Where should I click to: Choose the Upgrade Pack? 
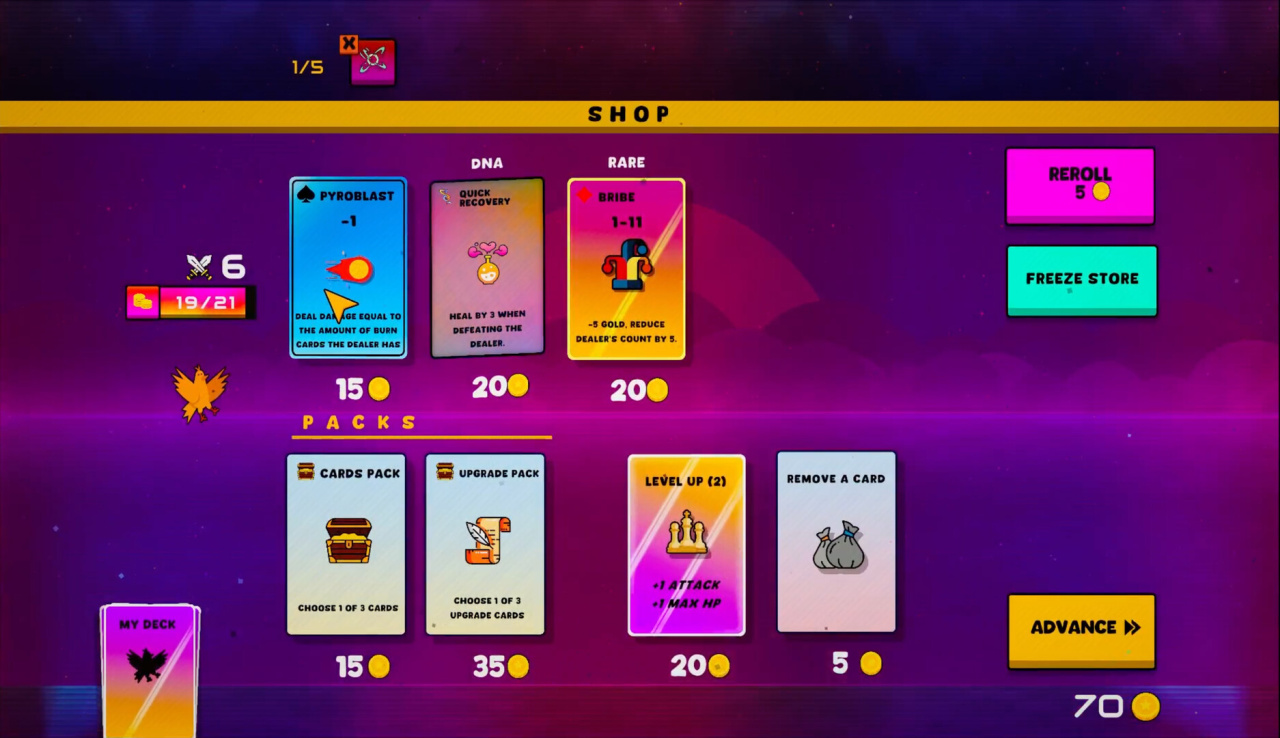point(485,544)
